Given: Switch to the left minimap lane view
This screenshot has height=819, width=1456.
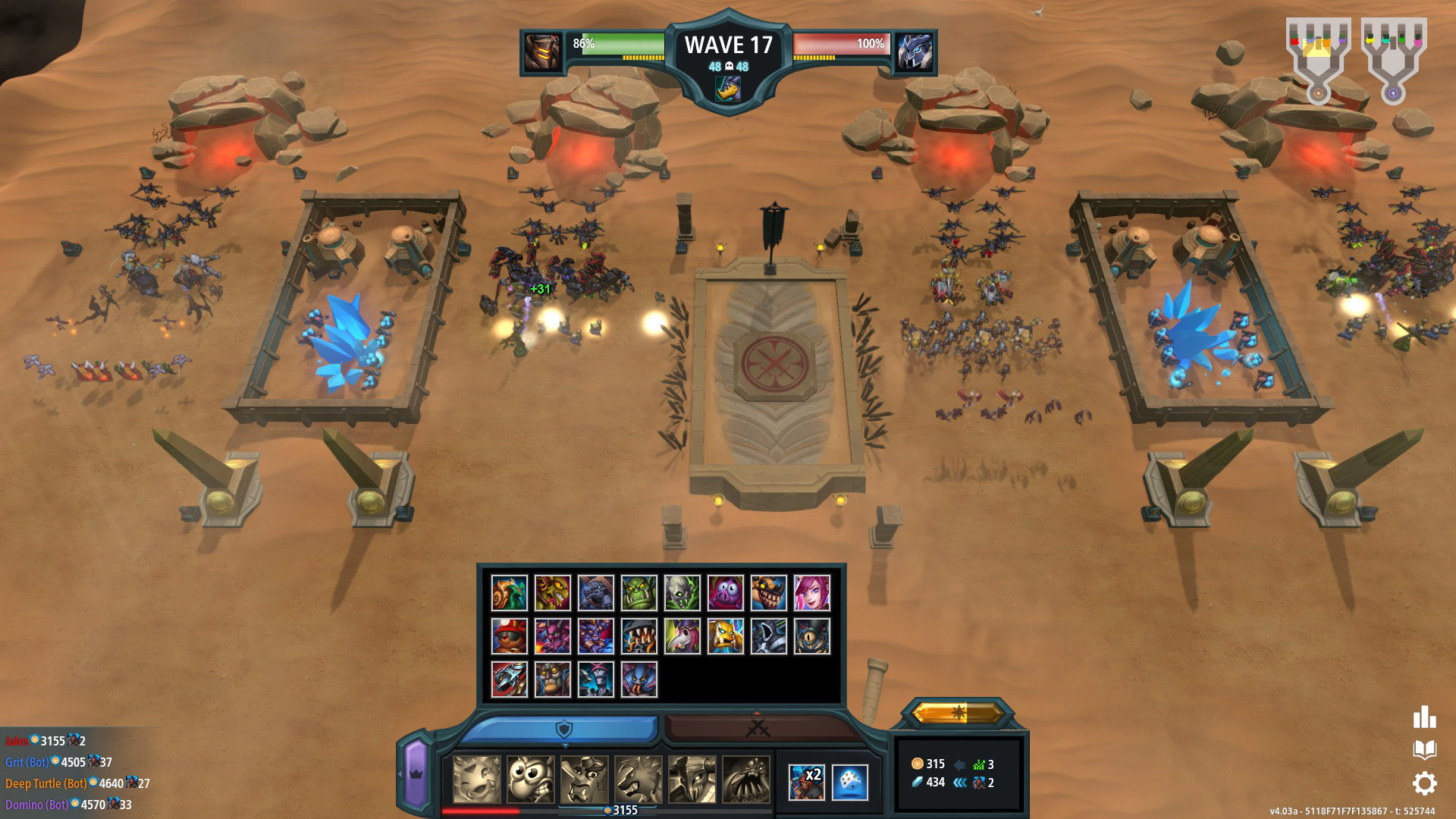Looking at the screenshot, I should click(1319, 53).
